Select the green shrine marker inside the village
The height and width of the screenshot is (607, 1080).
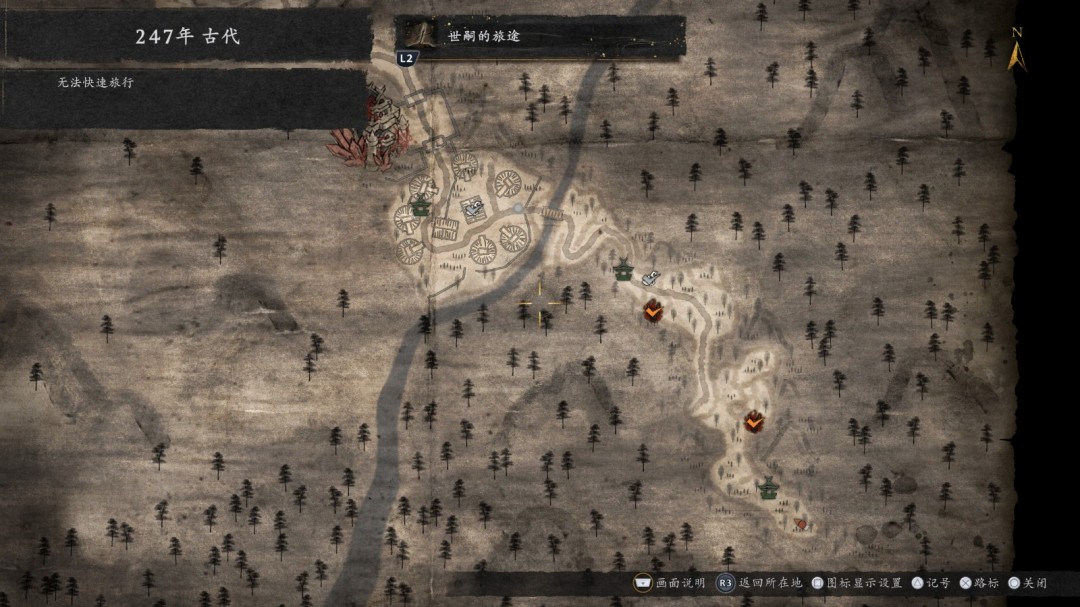(421, 206)
